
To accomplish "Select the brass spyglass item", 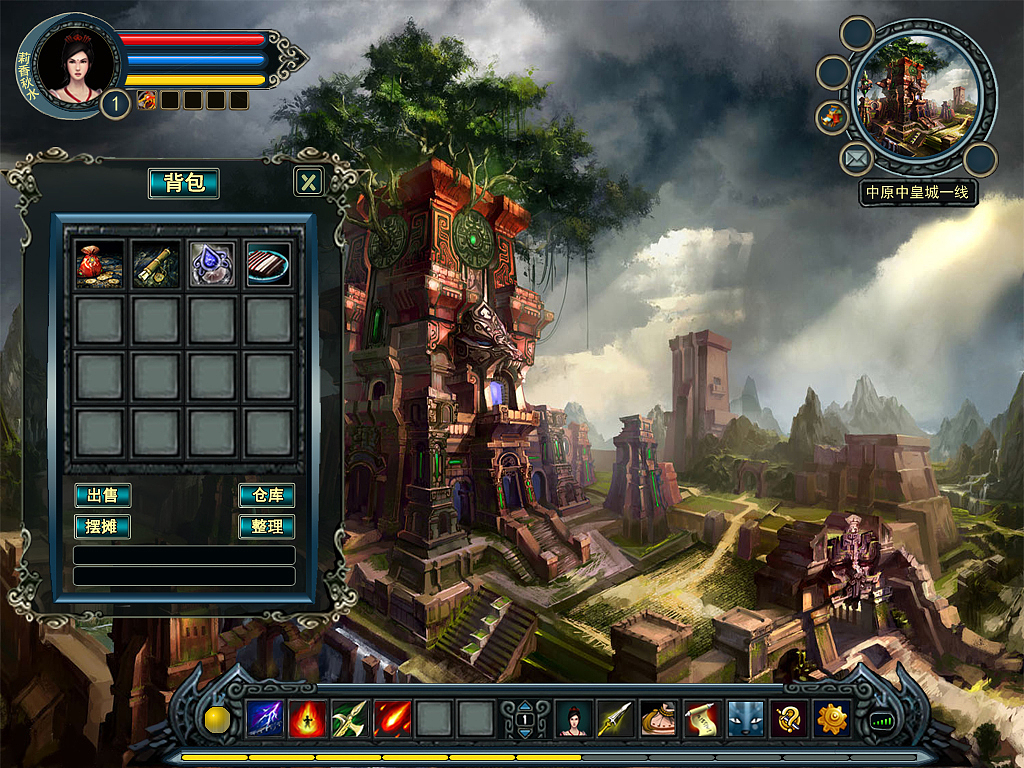I will [x=156, y=264].
